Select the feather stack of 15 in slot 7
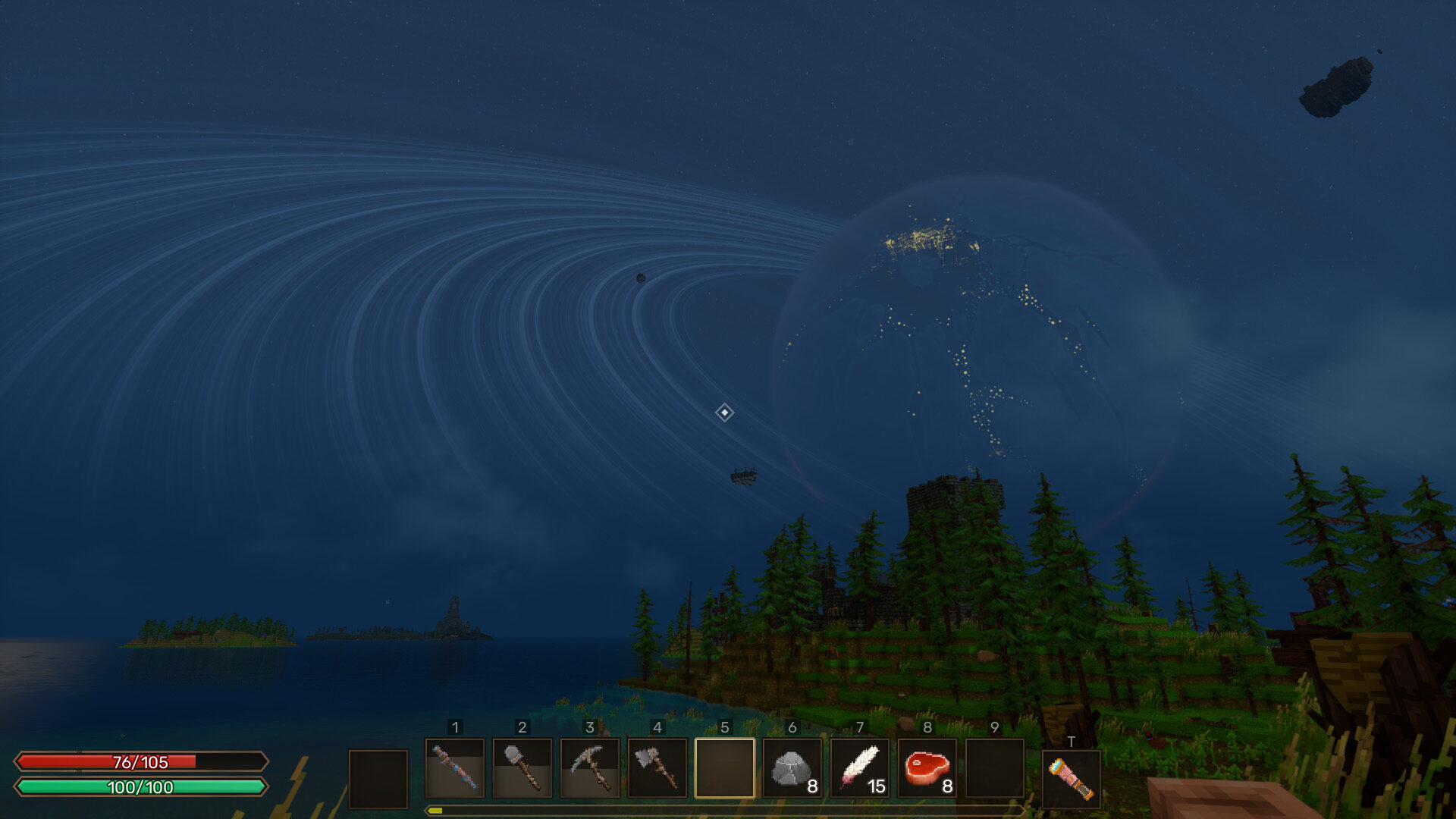Screen dimensions: 1456x819 coord(861,778)
